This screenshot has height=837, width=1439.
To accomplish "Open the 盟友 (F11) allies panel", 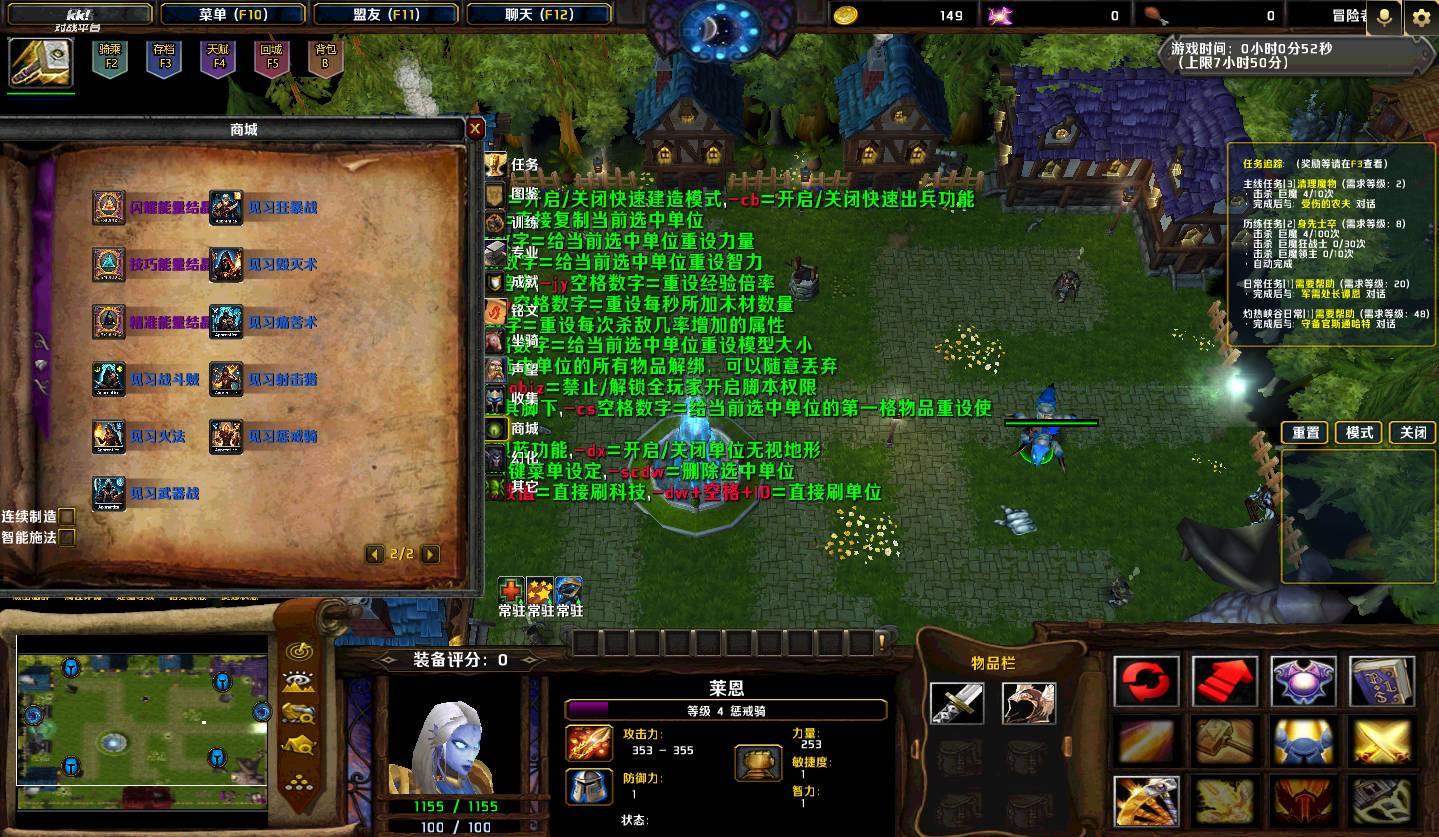I will pos(386,15).
